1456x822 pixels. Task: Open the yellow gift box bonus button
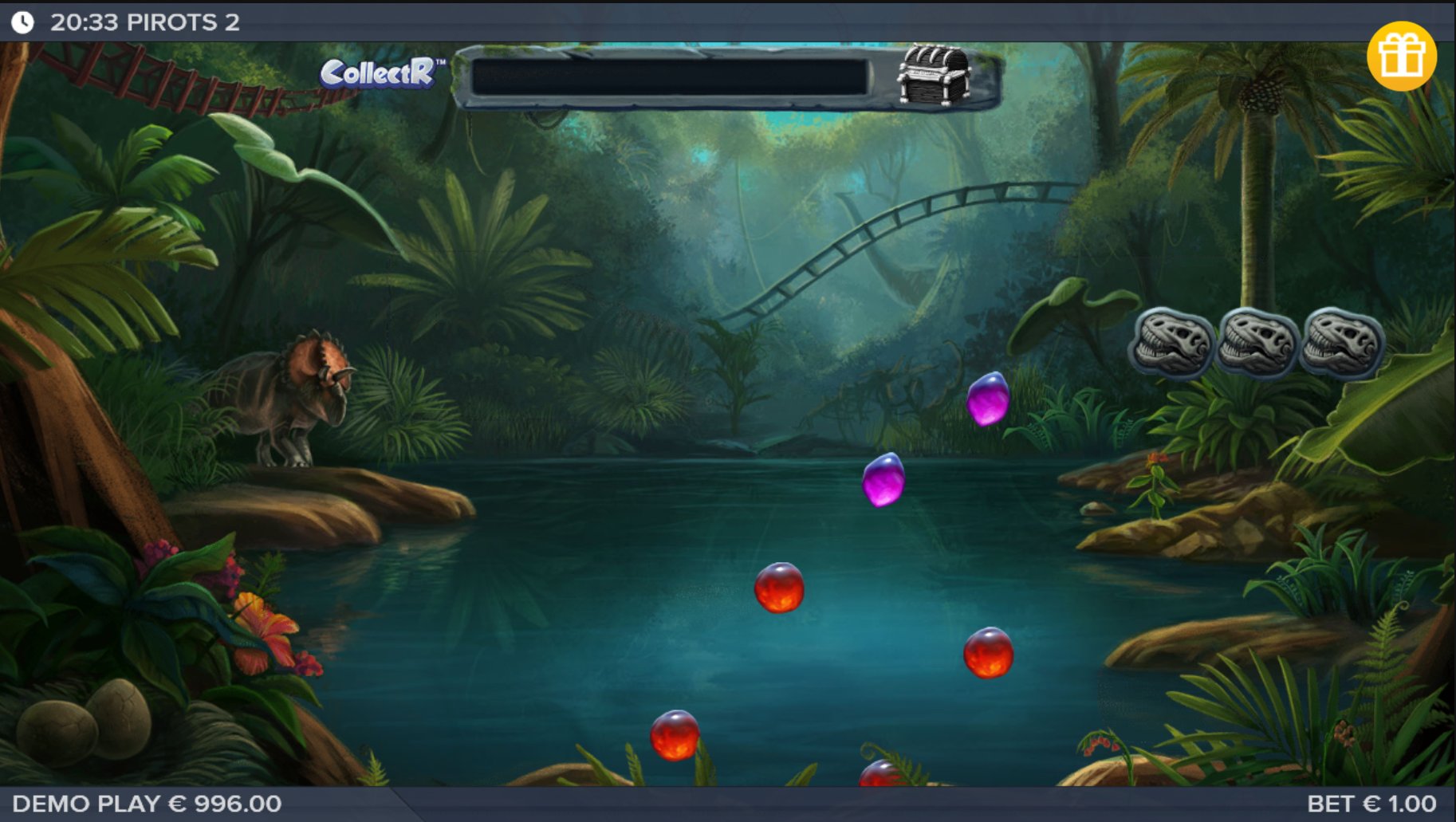point(1401,56)
